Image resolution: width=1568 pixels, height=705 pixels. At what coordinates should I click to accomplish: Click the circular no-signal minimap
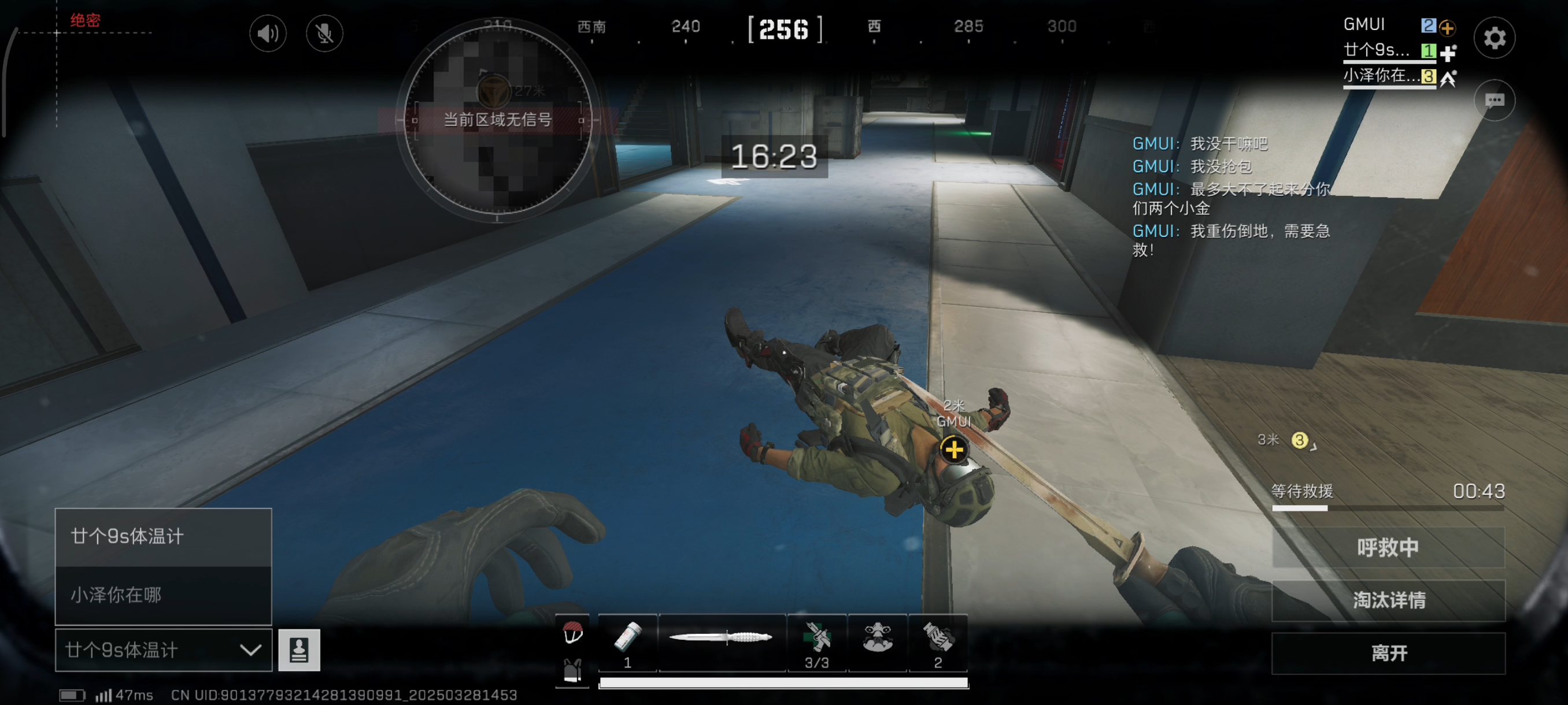coord(497,120)
